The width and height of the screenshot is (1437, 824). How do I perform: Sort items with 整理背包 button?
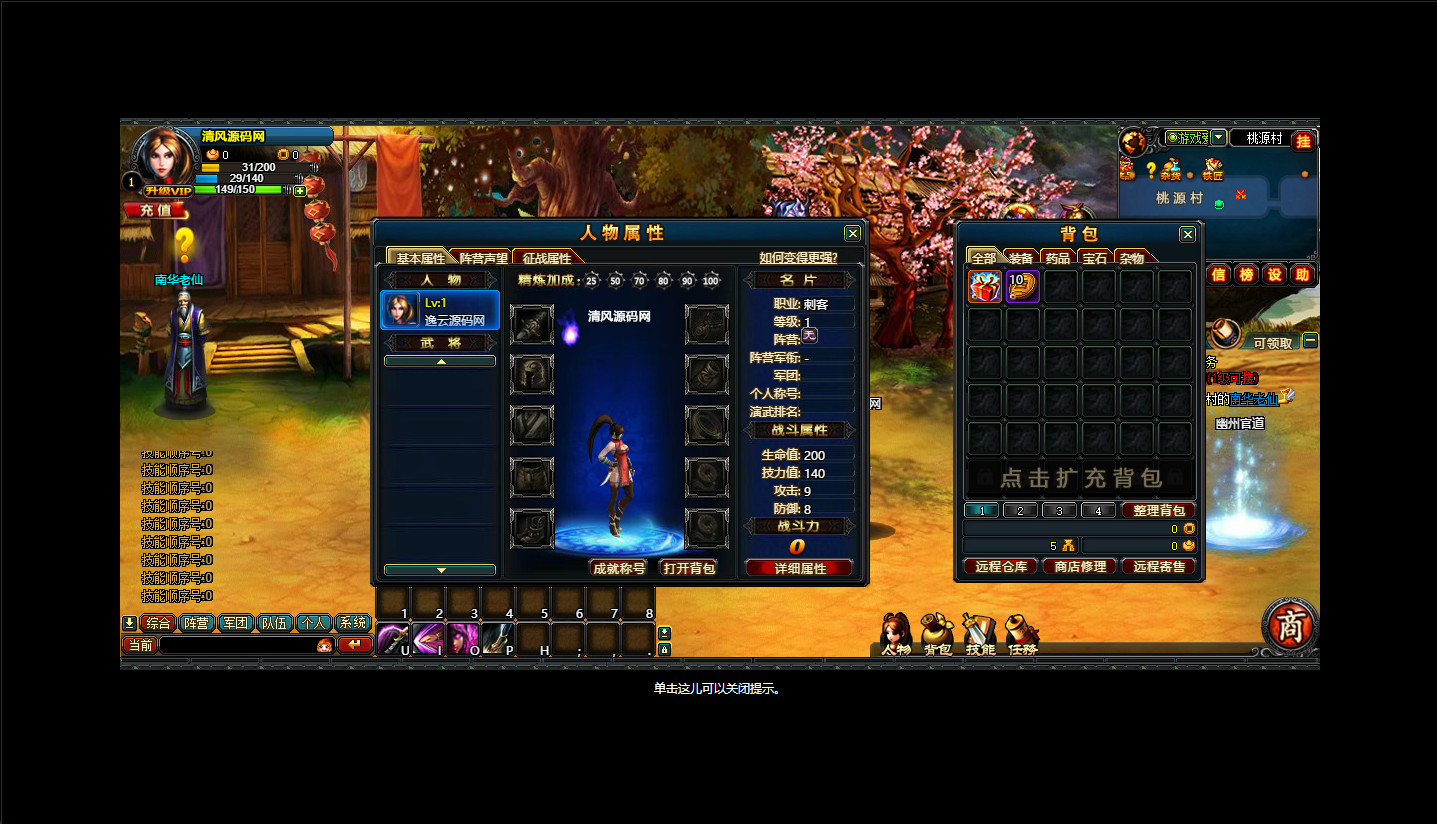pyautogui.click(x=1158, y=510)
